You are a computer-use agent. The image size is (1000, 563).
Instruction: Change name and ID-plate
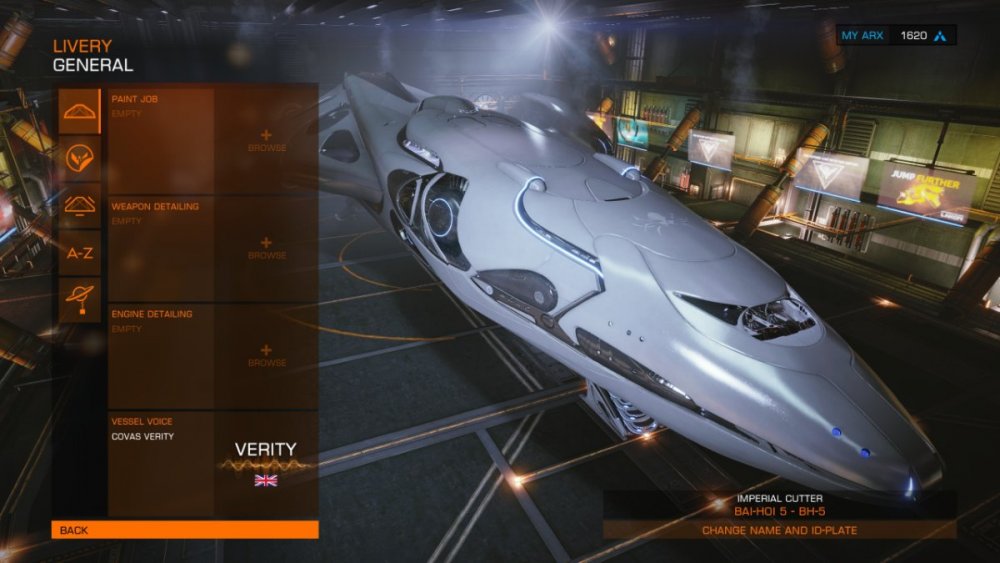click(779, 530)
